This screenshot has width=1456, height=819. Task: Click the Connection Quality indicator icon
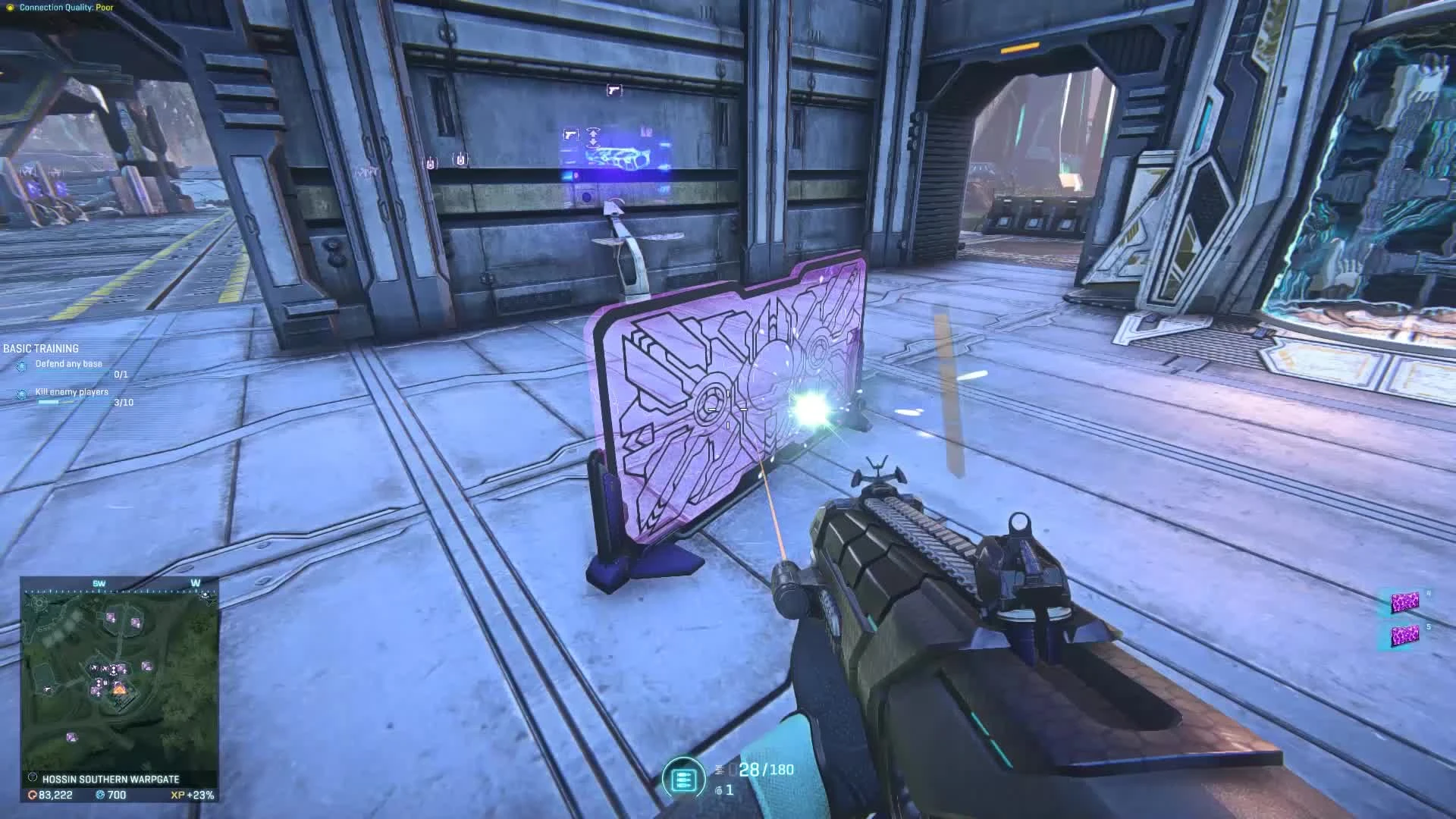pyautogui.click(x=11, y=6)
